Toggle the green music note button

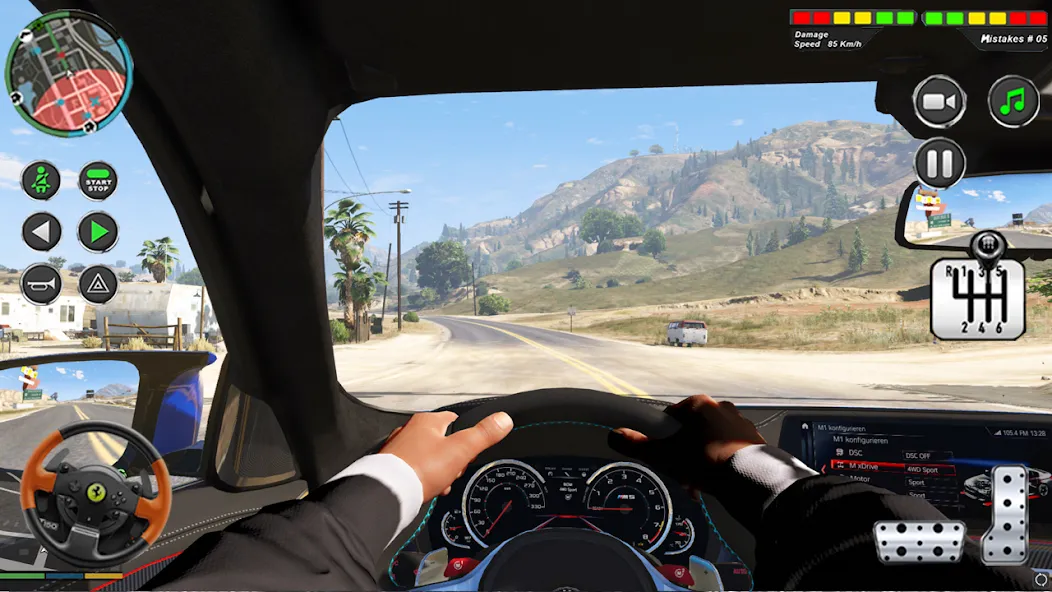coord(1013,100)
